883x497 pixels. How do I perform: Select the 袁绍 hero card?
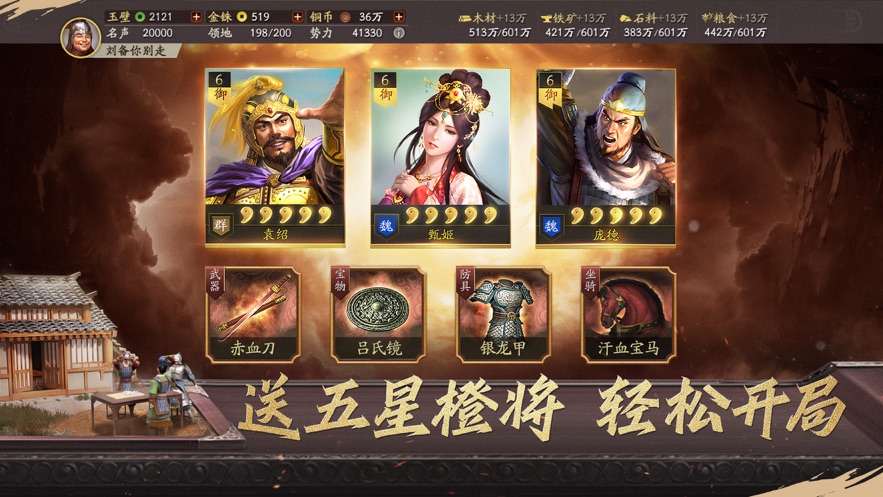(x=274, y=157)
